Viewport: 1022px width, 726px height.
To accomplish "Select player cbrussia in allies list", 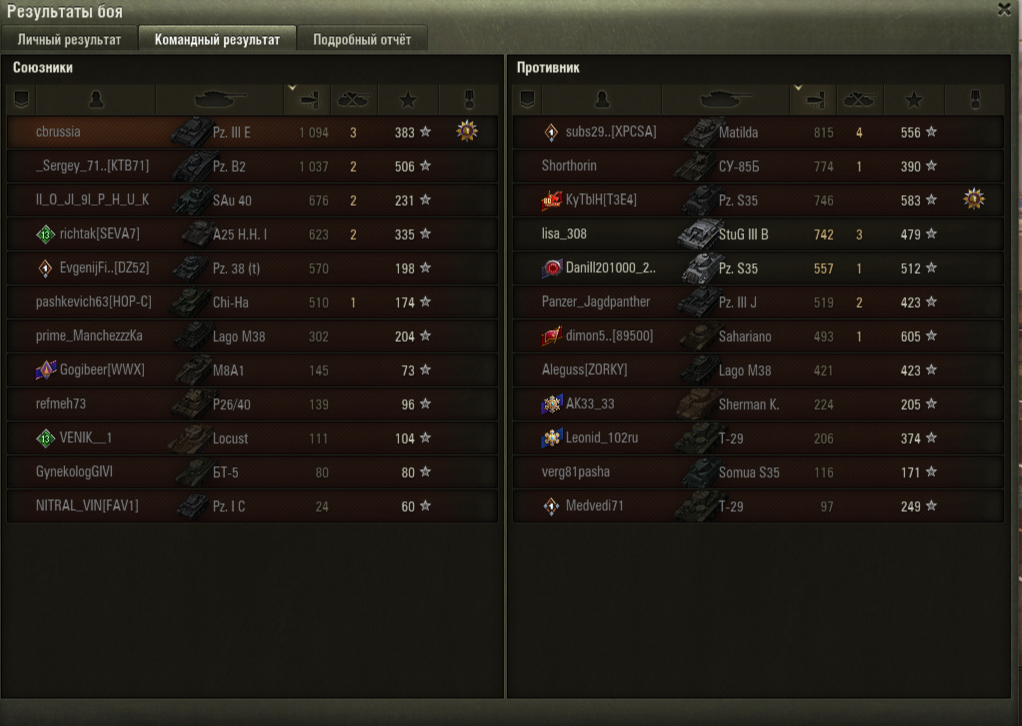I will 58,132.
